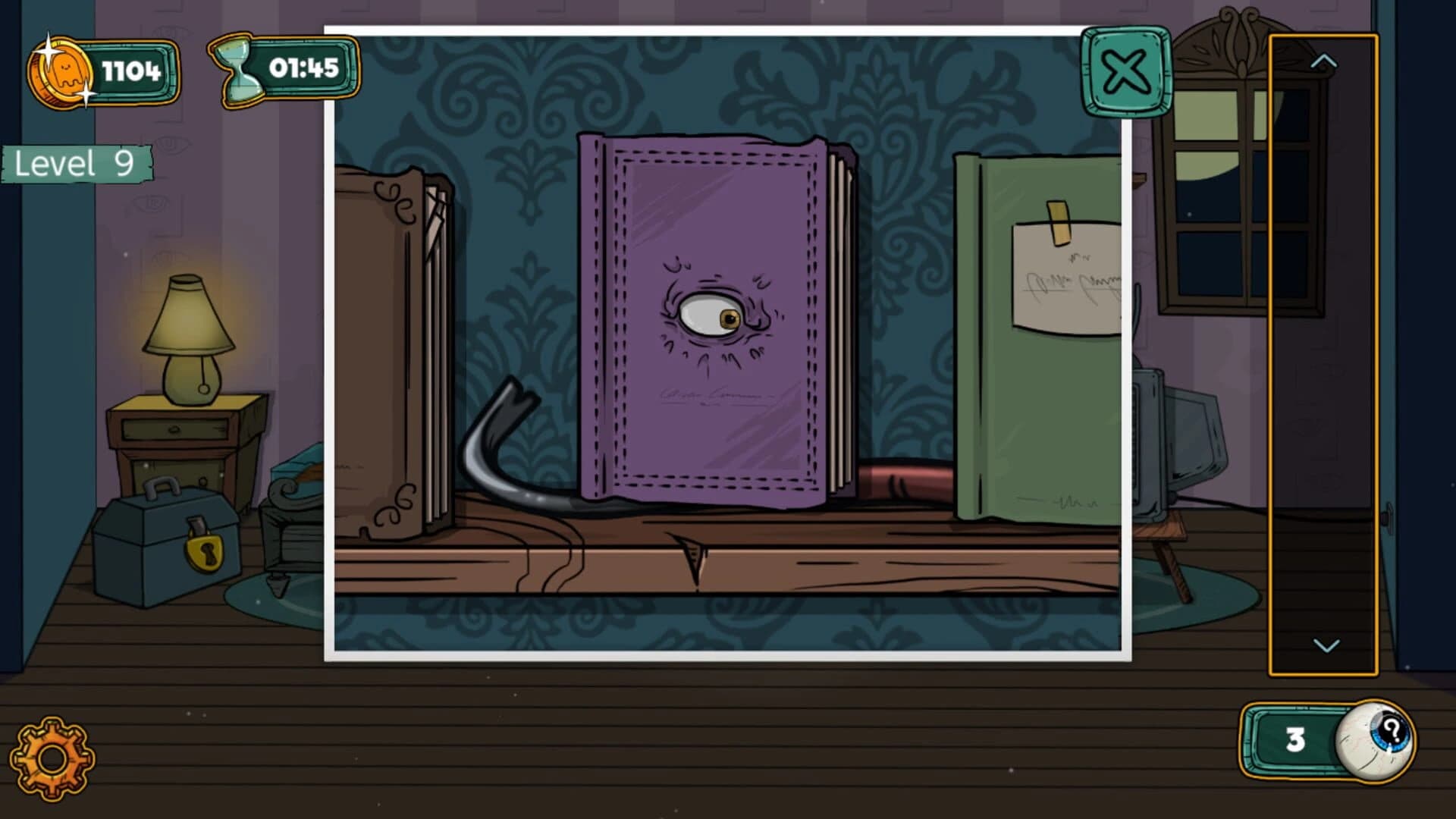Click the up chevron on the inventory panel

(x=1323, y=61)
